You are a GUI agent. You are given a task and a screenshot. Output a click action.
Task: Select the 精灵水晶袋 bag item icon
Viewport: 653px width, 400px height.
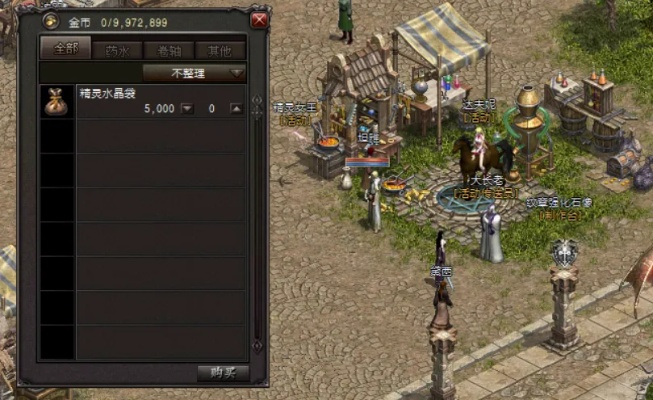[x=56, y=102]
